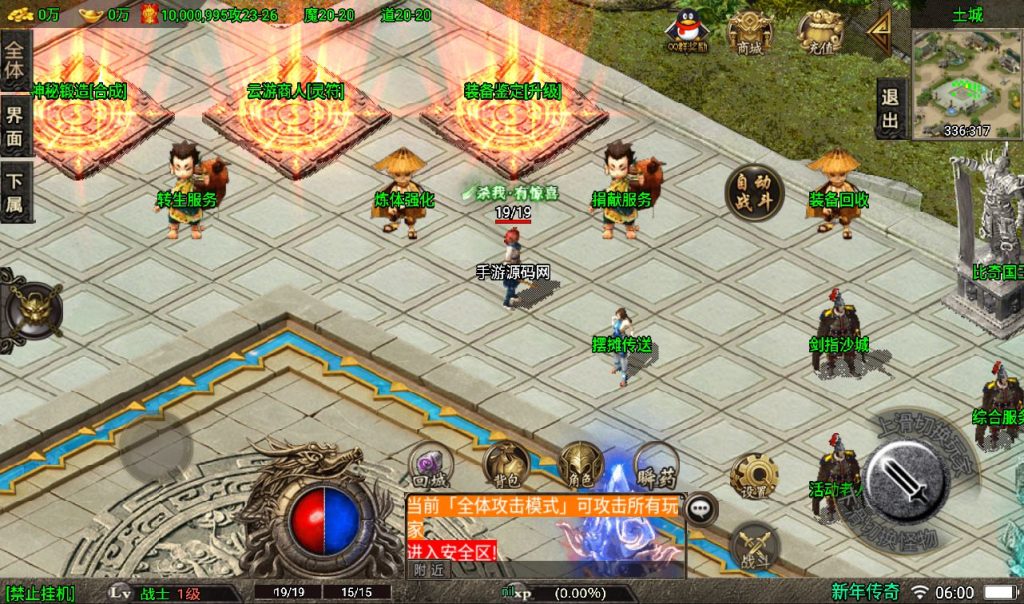1024x604 pixels.
Task: Tap the 战斗 crossed swords button
Action: (x=755, y=547)
